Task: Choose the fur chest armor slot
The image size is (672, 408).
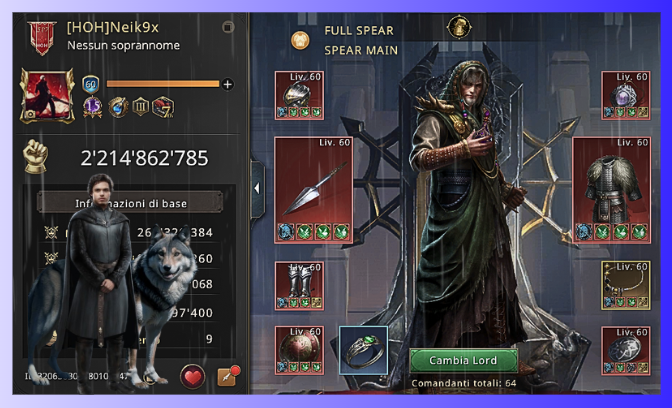Action: 604,189
